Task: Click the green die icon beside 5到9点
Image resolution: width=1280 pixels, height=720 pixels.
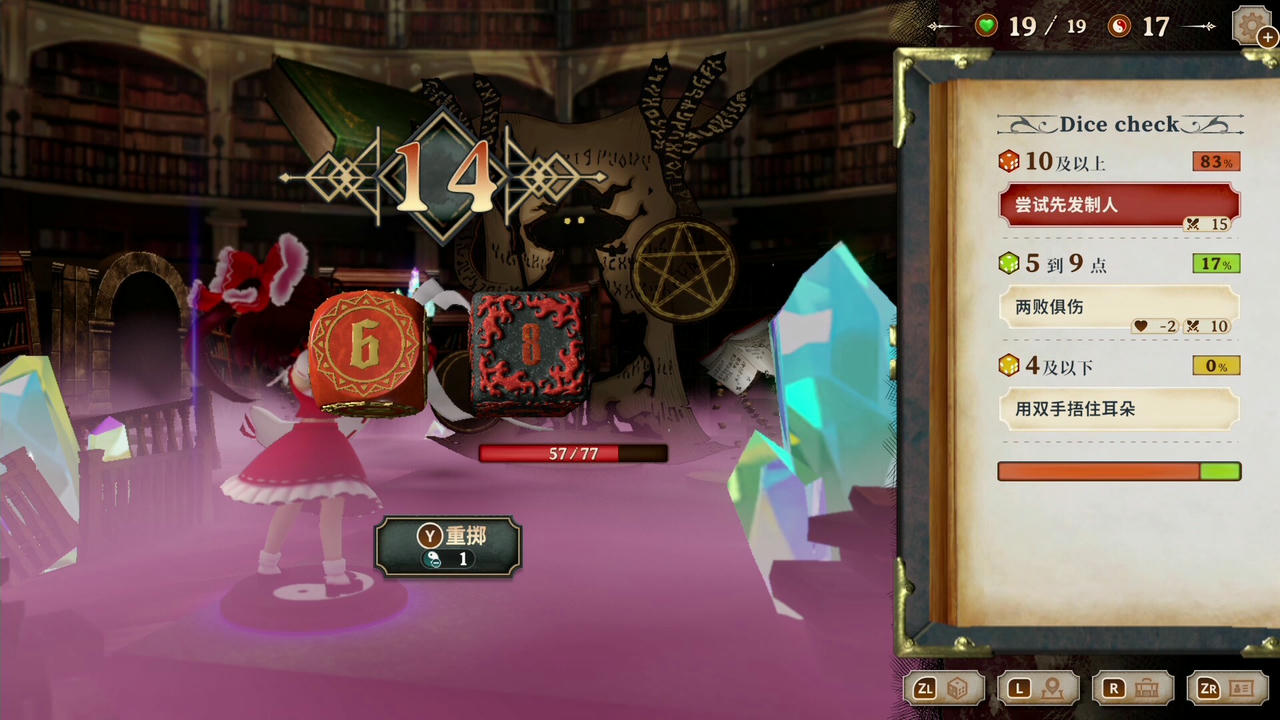Action: click(1012, 264)
